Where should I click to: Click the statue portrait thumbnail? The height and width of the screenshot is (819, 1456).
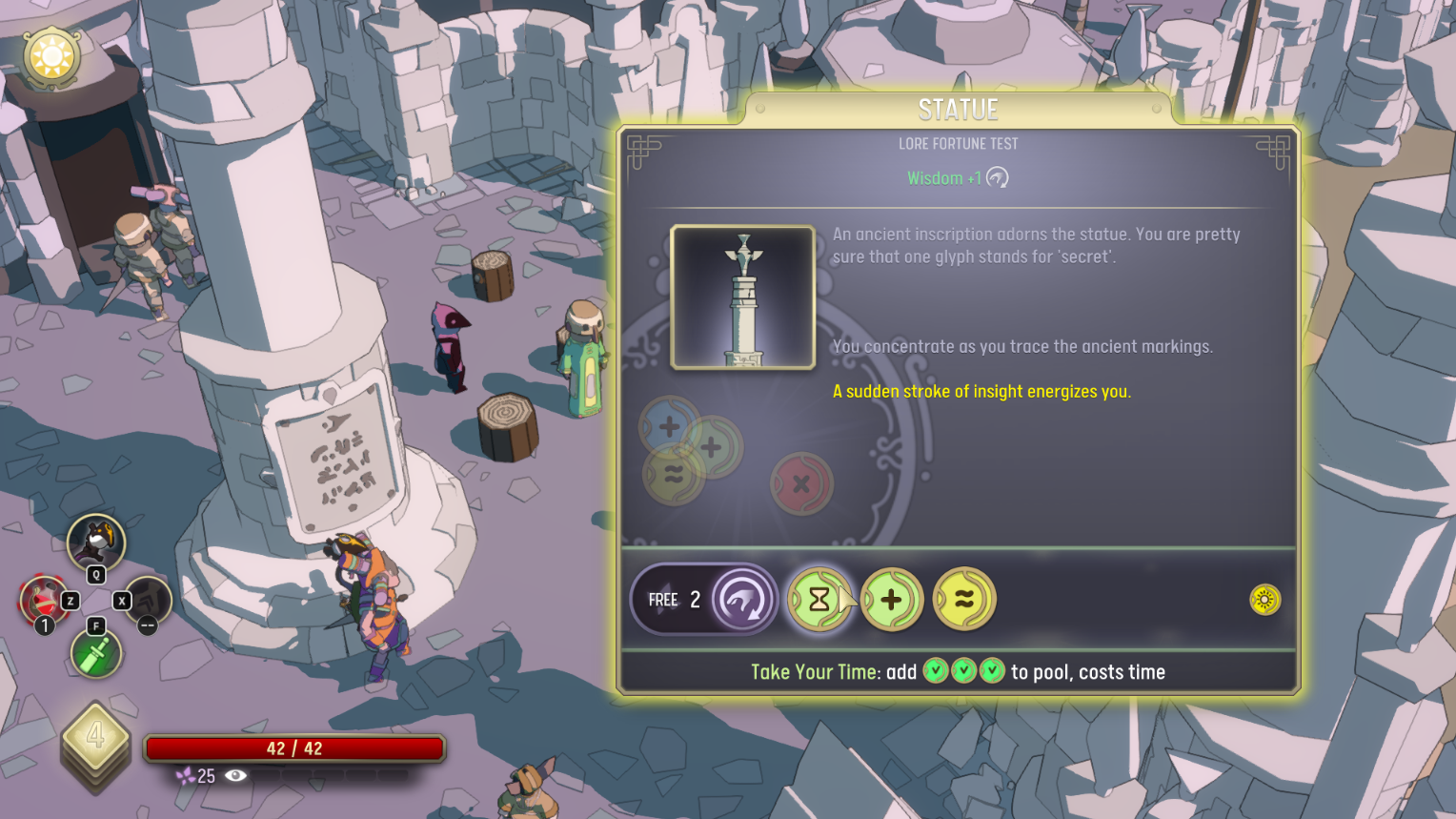[743, 297]
